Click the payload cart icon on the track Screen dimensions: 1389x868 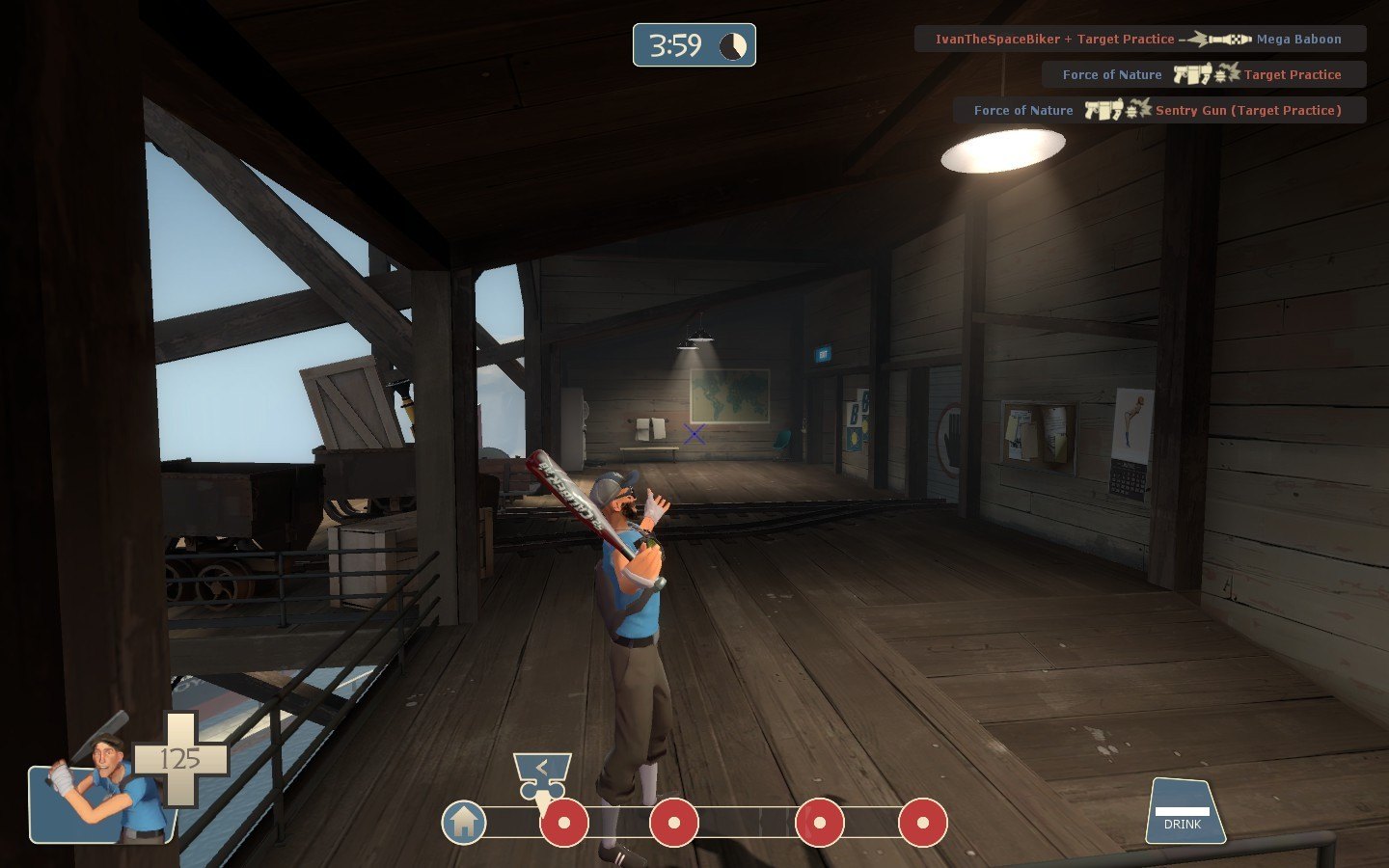coord(542,774)
